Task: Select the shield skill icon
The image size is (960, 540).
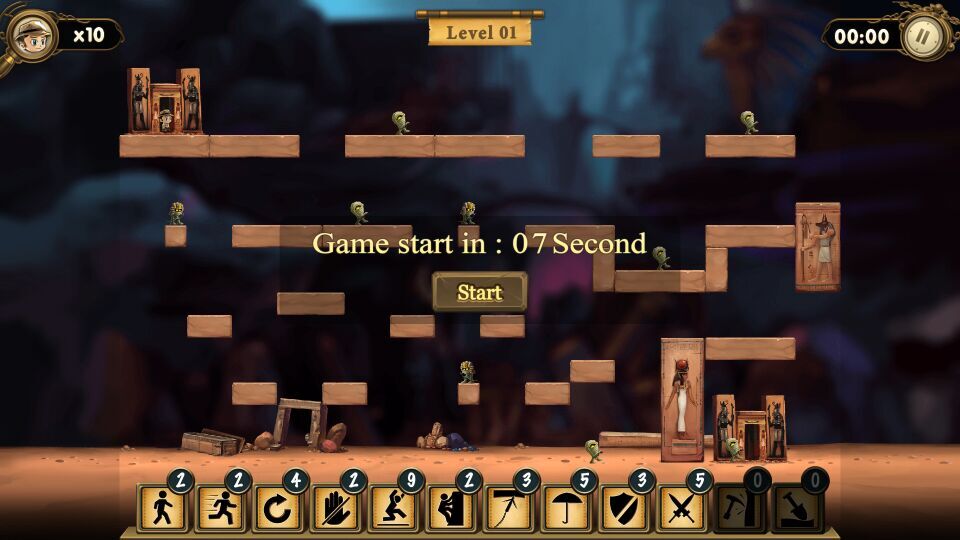Action: click(623, 509)
